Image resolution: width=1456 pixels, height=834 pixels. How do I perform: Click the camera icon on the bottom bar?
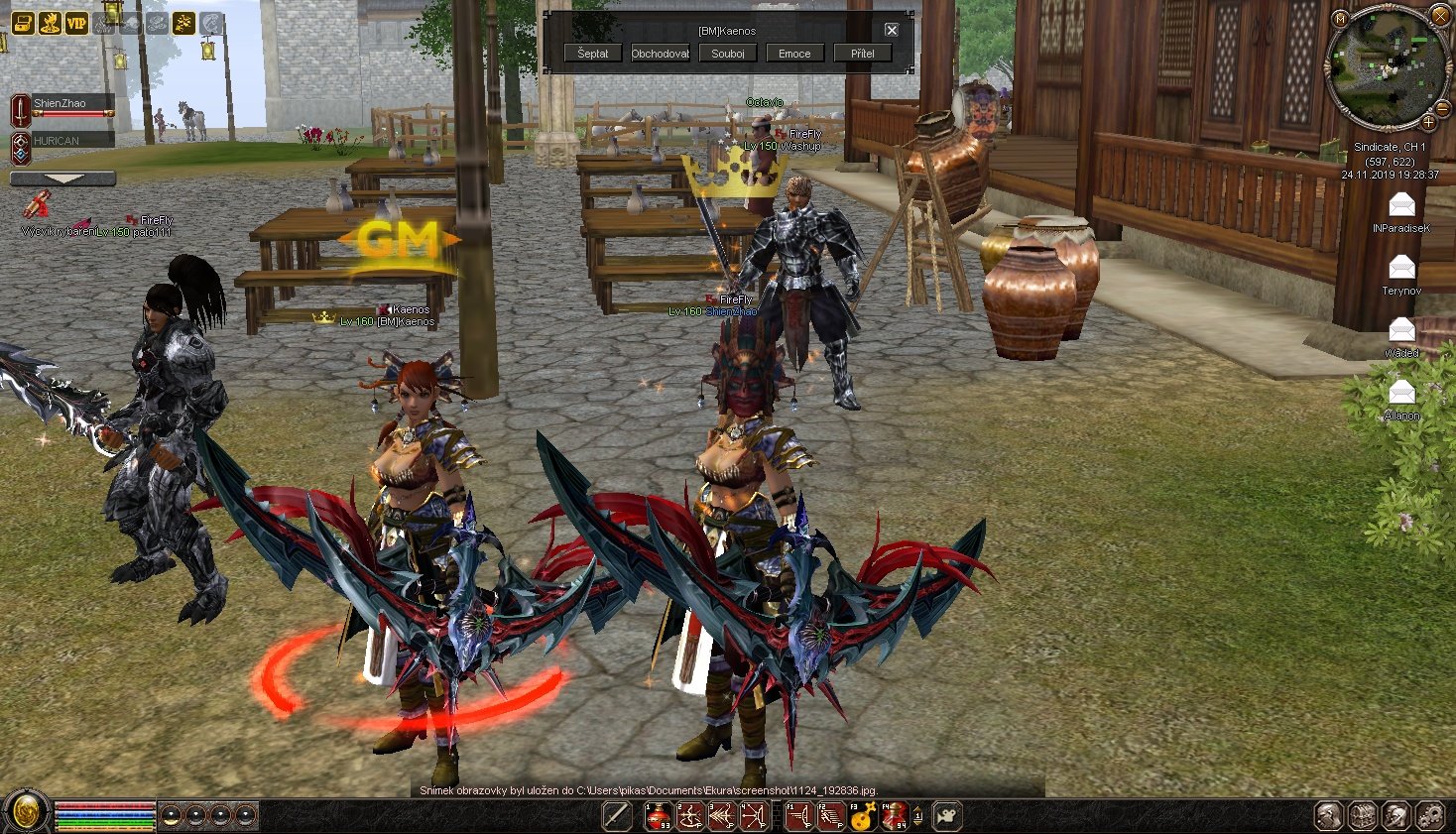coord(948,816)
